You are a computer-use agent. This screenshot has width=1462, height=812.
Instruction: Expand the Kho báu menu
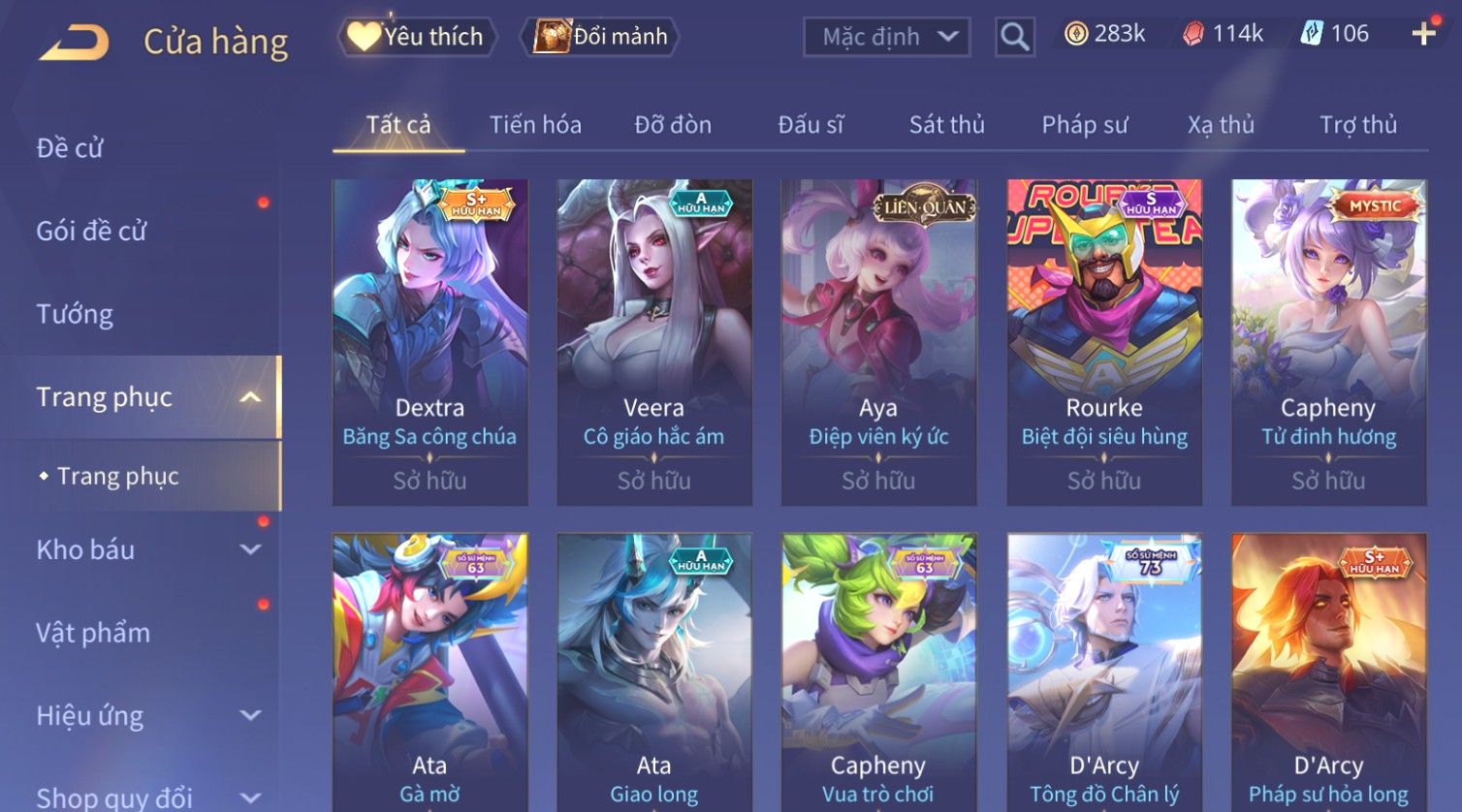click(145, 549)
